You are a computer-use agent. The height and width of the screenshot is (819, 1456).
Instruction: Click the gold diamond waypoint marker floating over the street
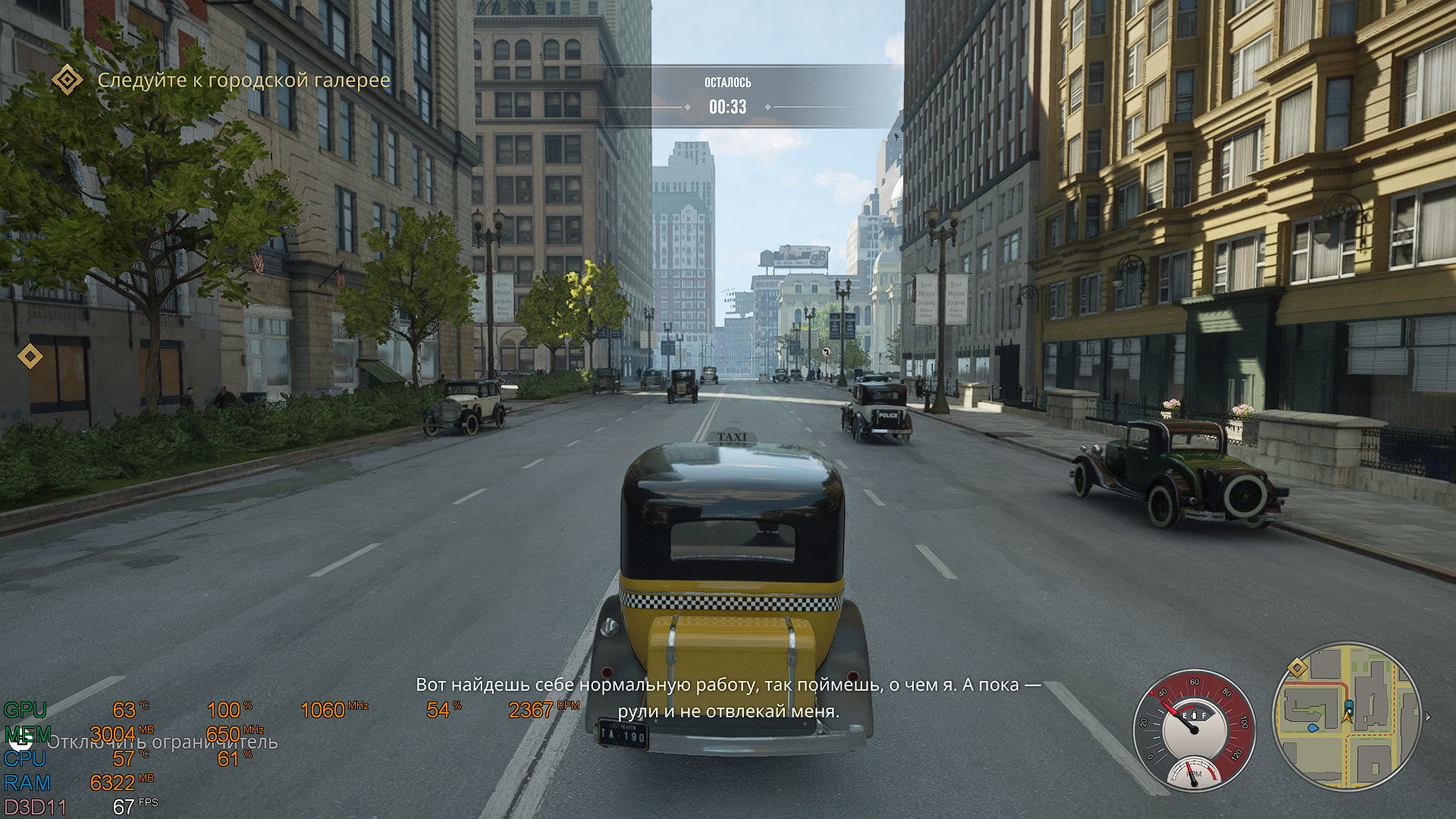point(30,356)
